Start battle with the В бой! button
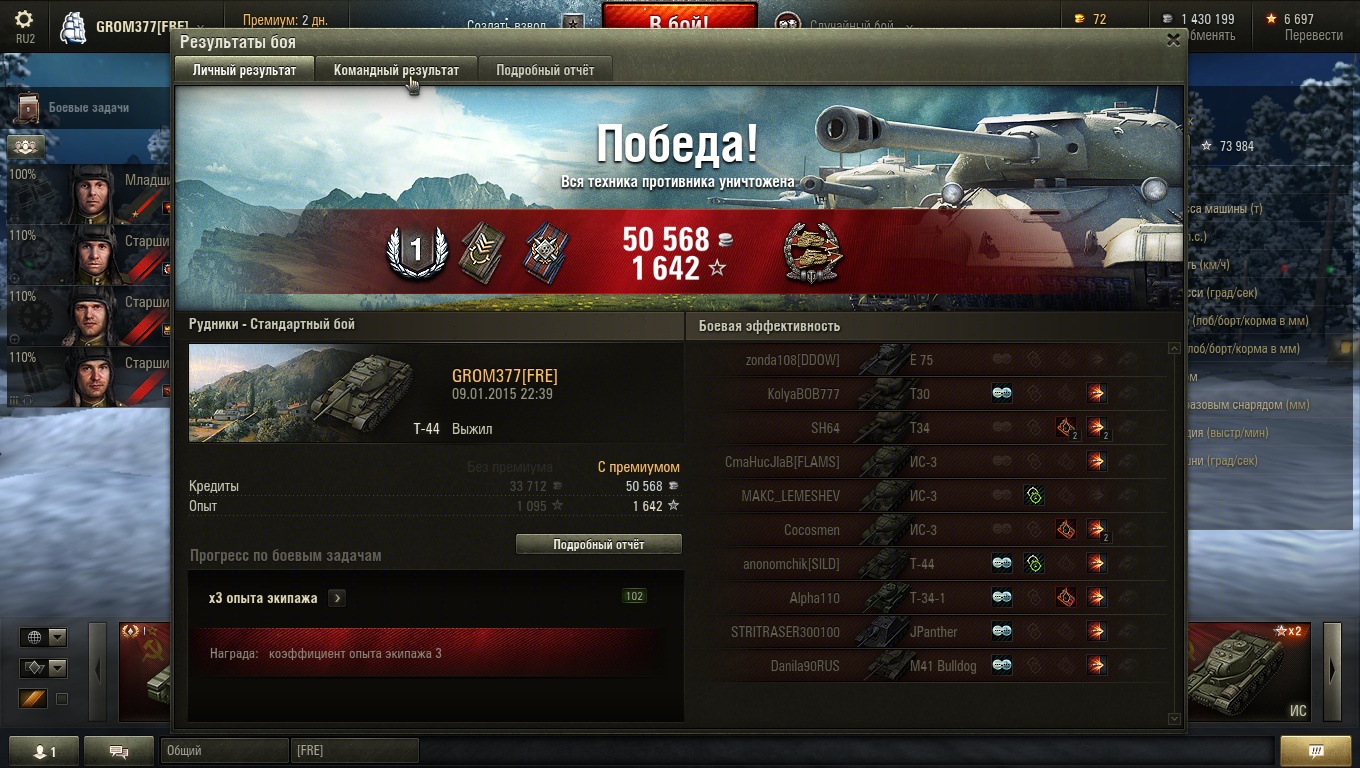 (x=679, y=20)
